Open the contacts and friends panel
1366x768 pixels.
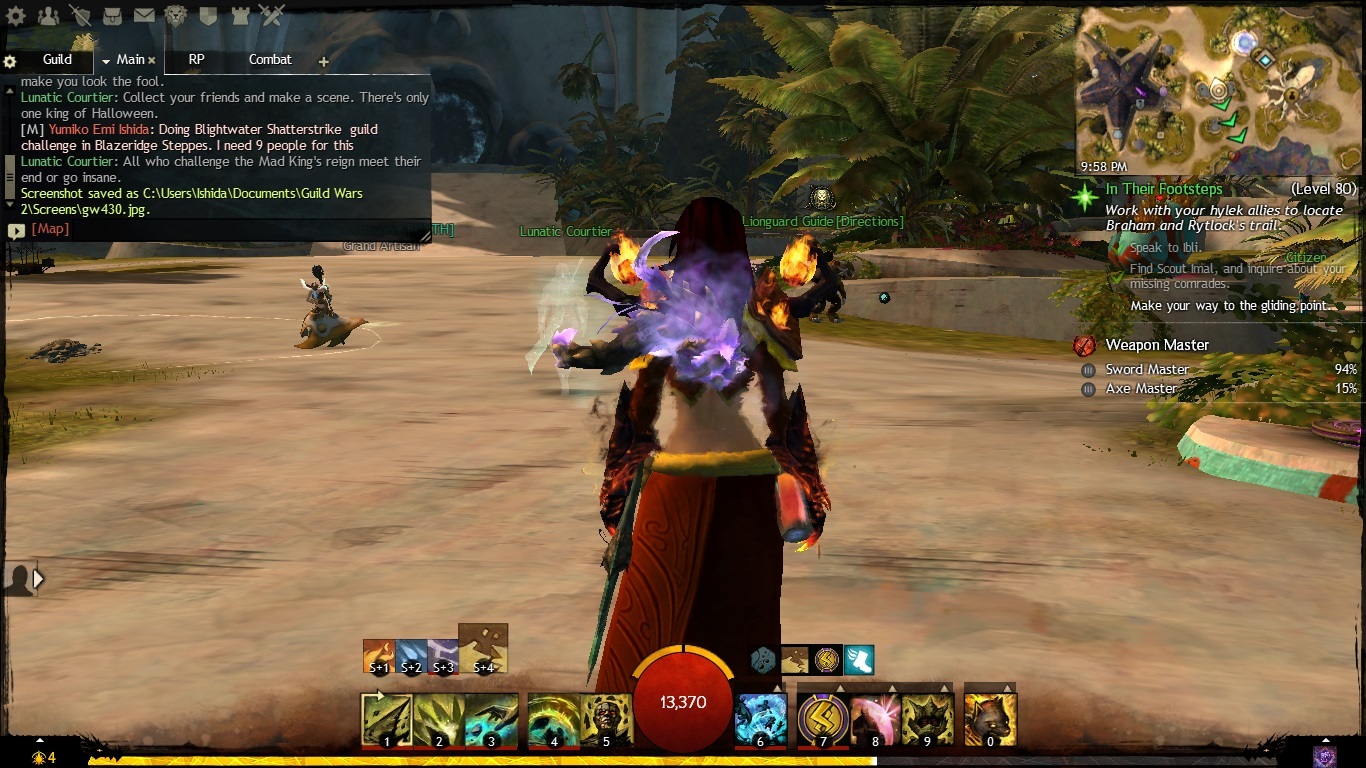click(x=47, y=16)
